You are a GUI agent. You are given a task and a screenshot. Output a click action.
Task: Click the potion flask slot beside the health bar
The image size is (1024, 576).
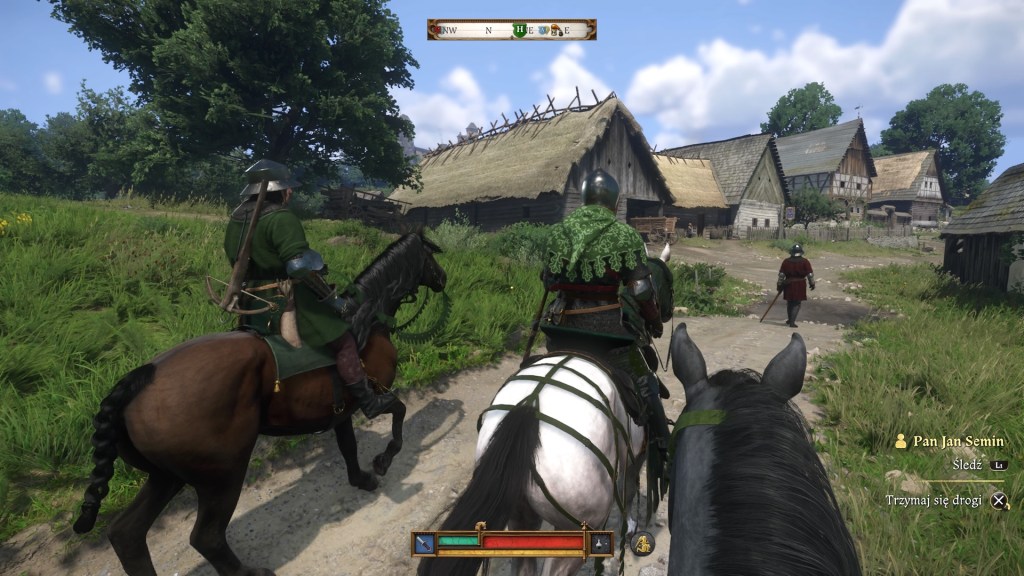point(600,543)
